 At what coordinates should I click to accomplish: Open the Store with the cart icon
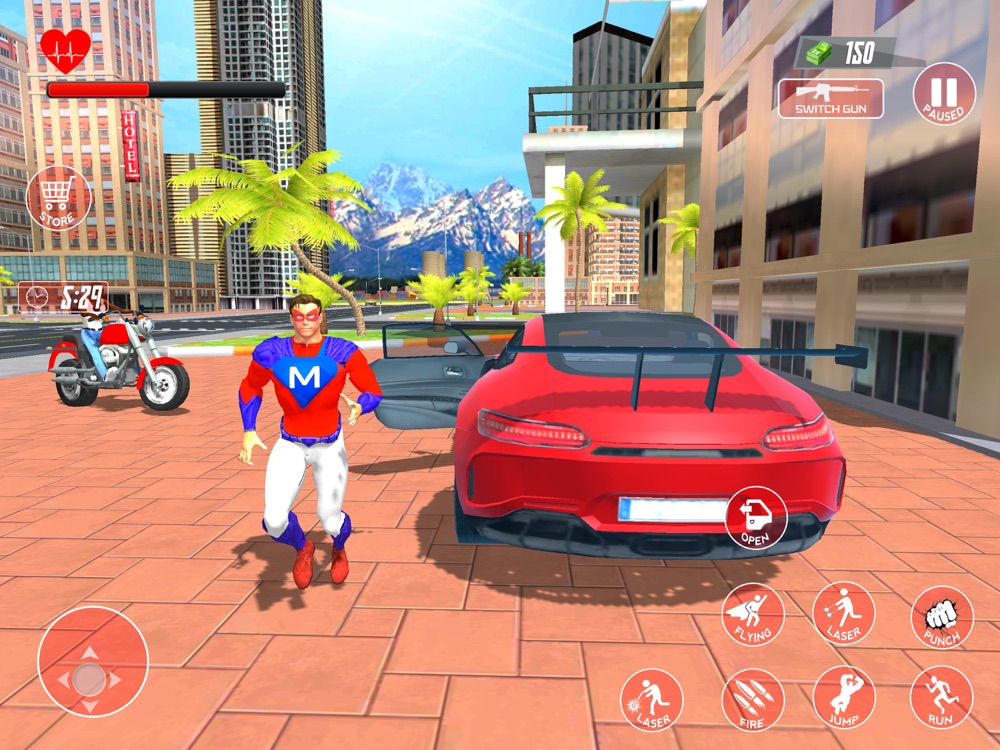pos(58,199)
